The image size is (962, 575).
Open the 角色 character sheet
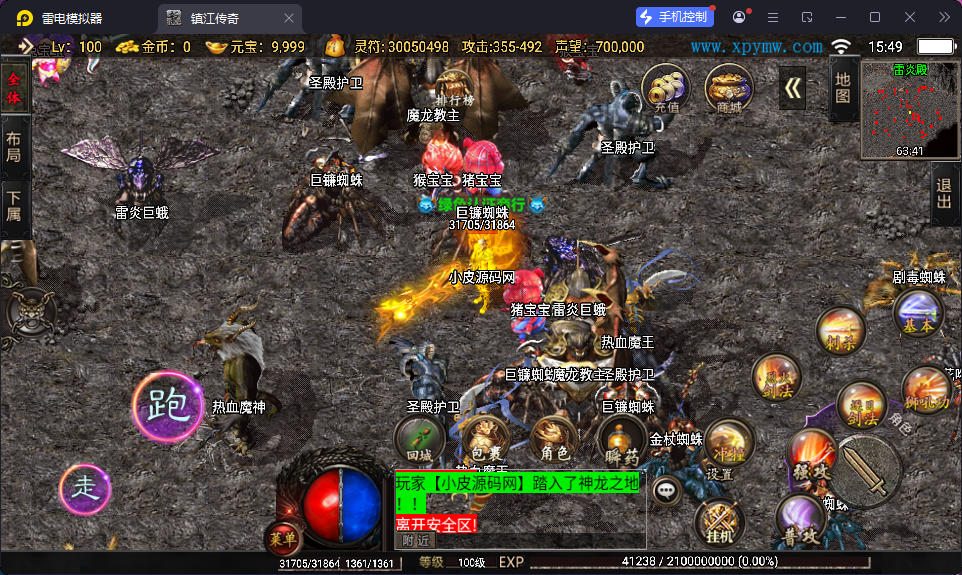point(554,440)
